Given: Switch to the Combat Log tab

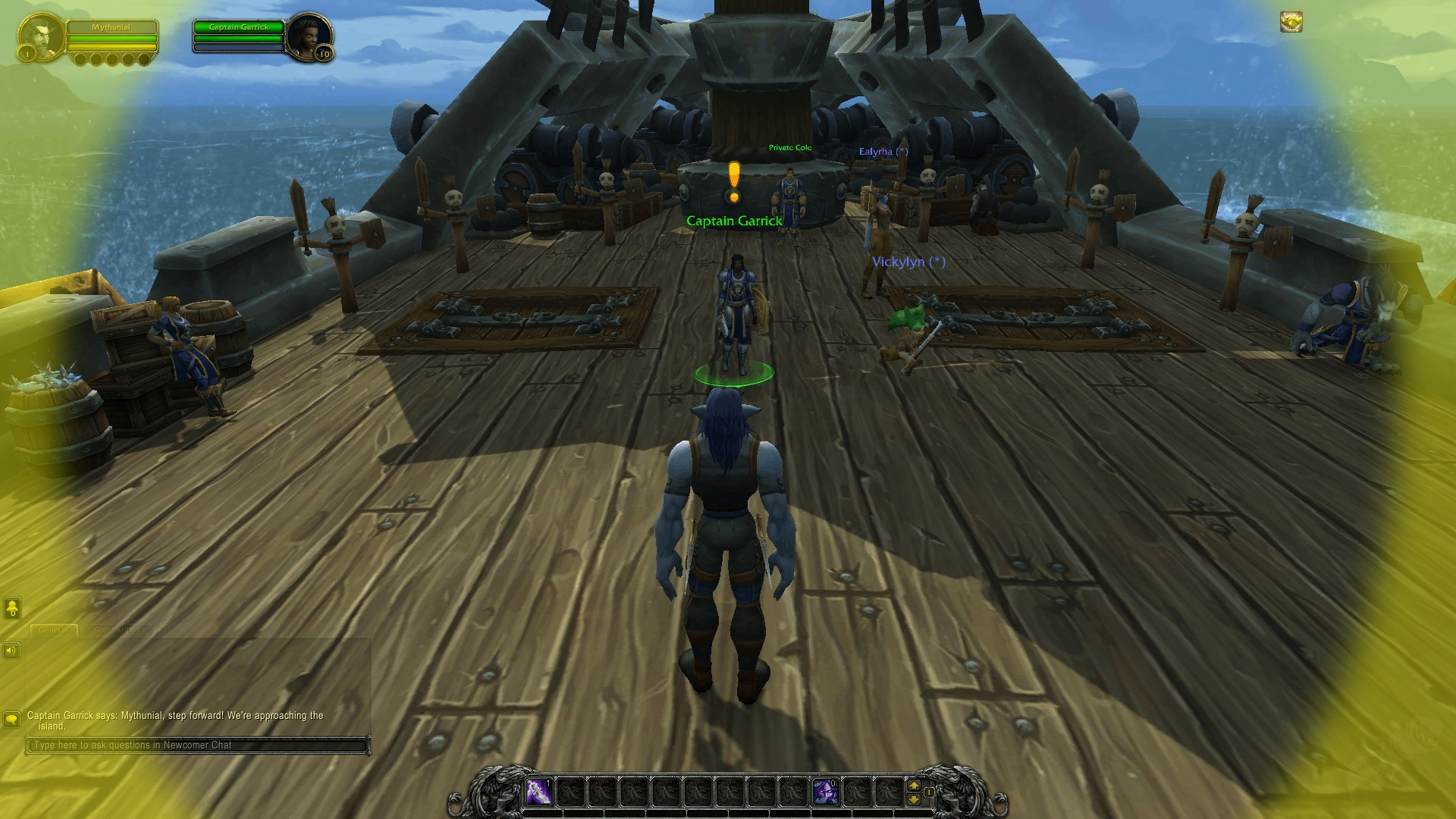Looking at the screenshot, I should [x=118, y=630].
